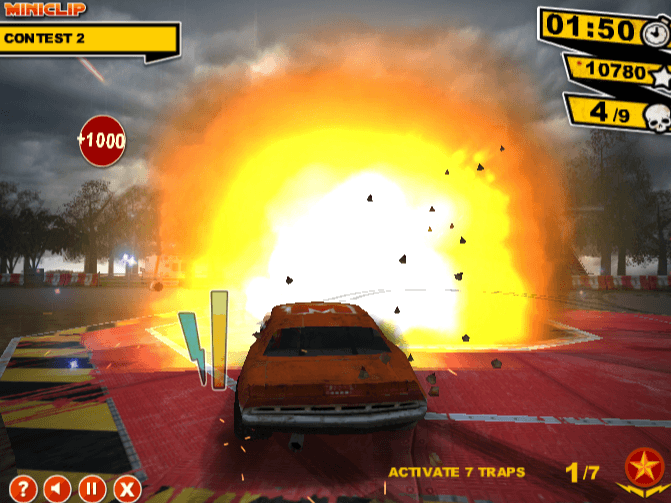This screenshot has height=503, width=671.
Task: Quit the contest with the X button
Action: (x=126, y=489)
